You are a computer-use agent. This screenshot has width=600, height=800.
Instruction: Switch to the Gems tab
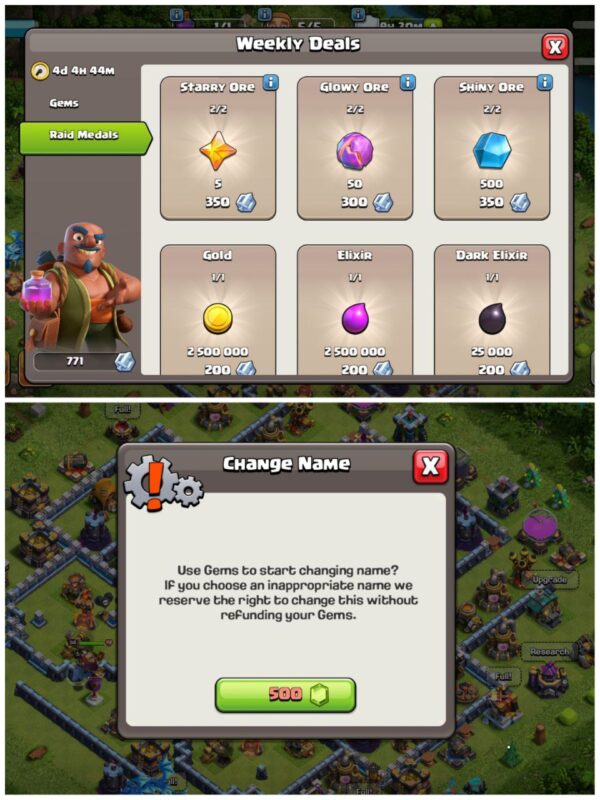click(64, 103)
